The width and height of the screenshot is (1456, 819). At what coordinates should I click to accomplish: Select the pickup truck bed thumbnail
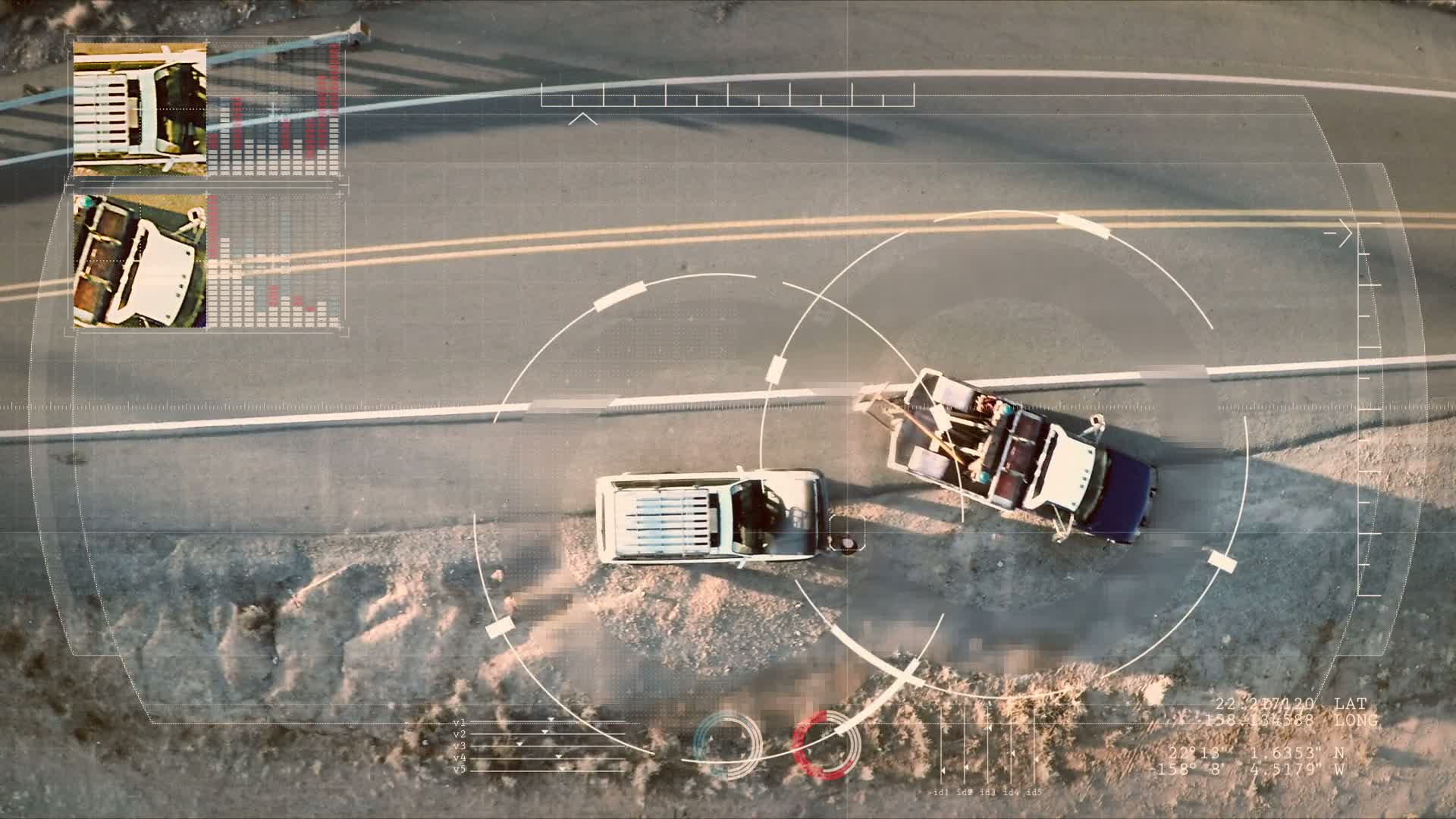140,261
